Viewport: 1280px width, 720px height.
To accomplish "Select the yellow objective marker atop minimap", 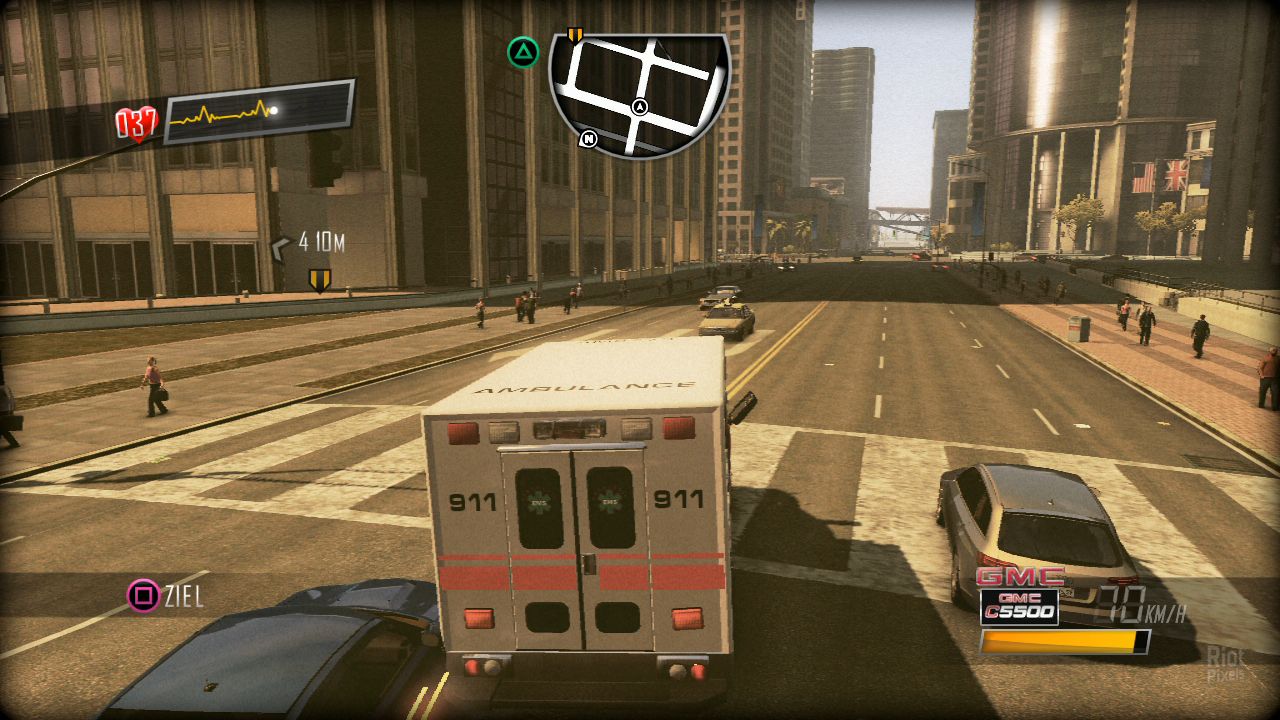I will tap(574, 36).
